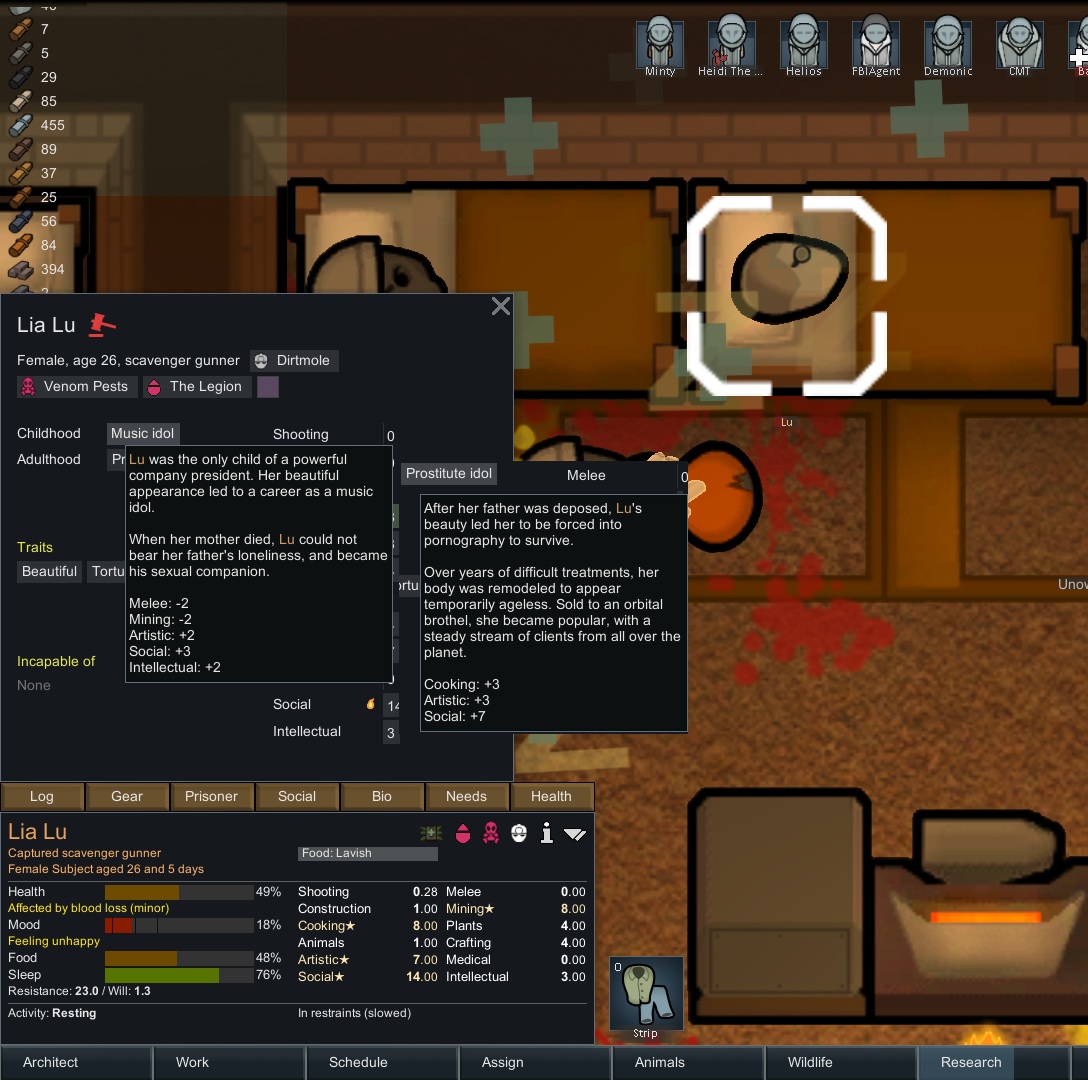Click the Strip command button
Image resolution: width=1088 pixels, height=1080 pixels.
[646, 994]
